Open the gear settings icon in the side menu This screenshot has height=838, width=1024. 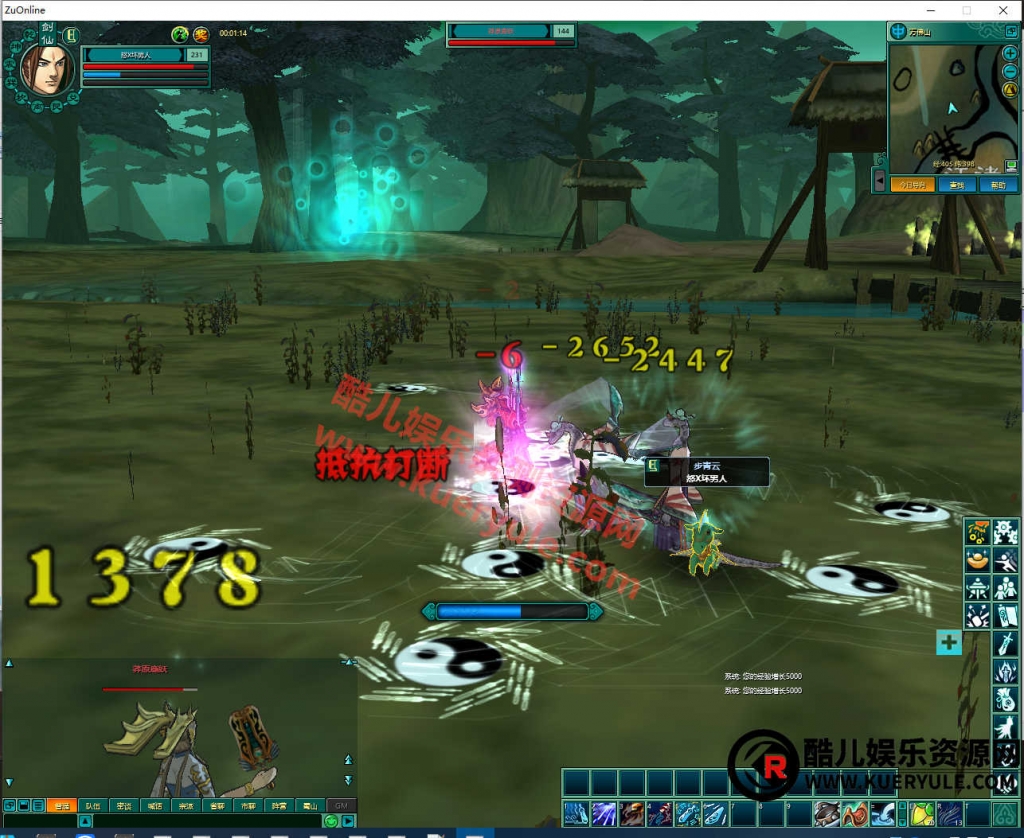[1005, 531]
